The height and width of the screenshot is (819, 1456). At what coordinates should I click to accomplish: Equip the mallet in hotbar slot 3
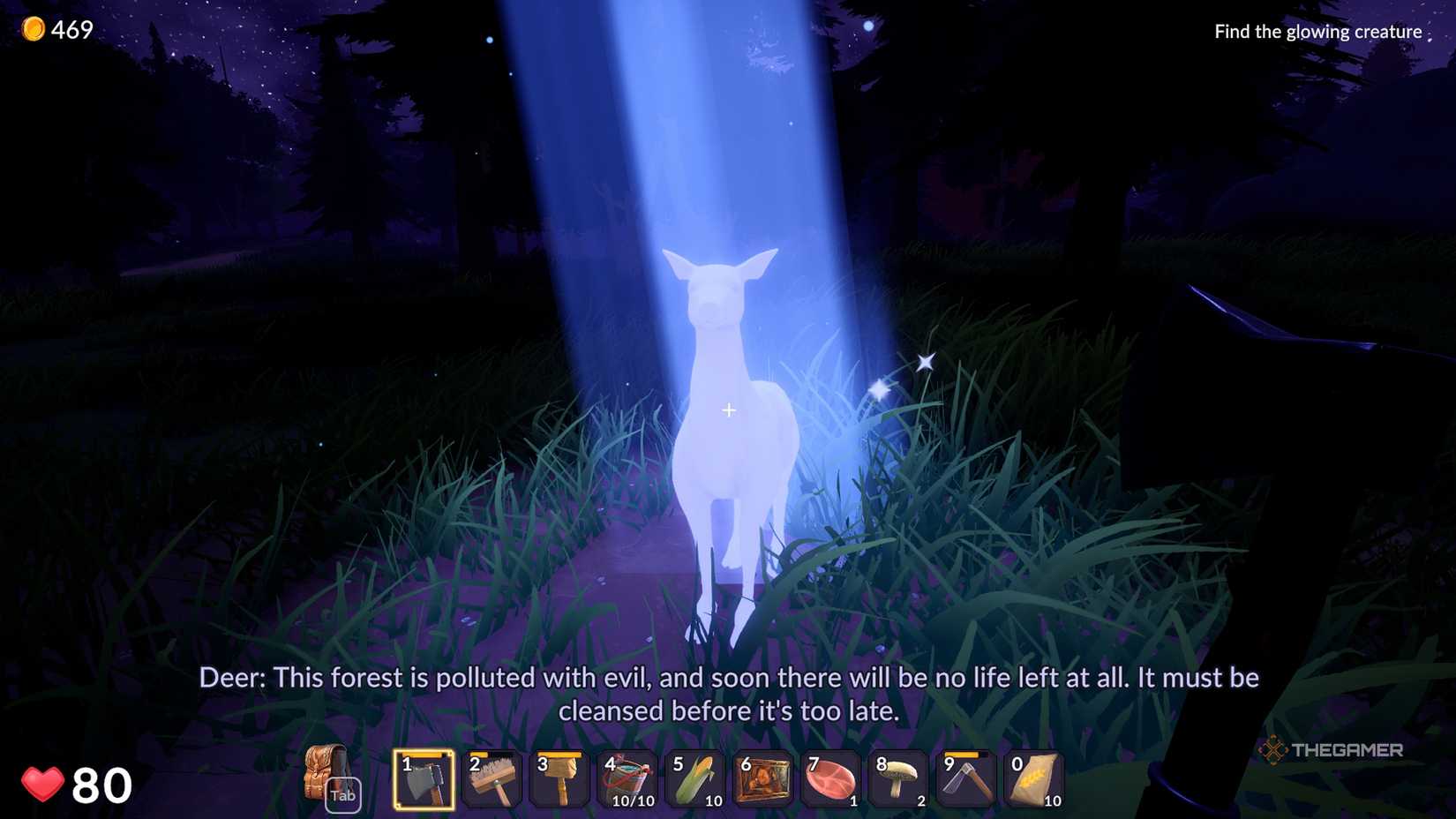[560, 780]
